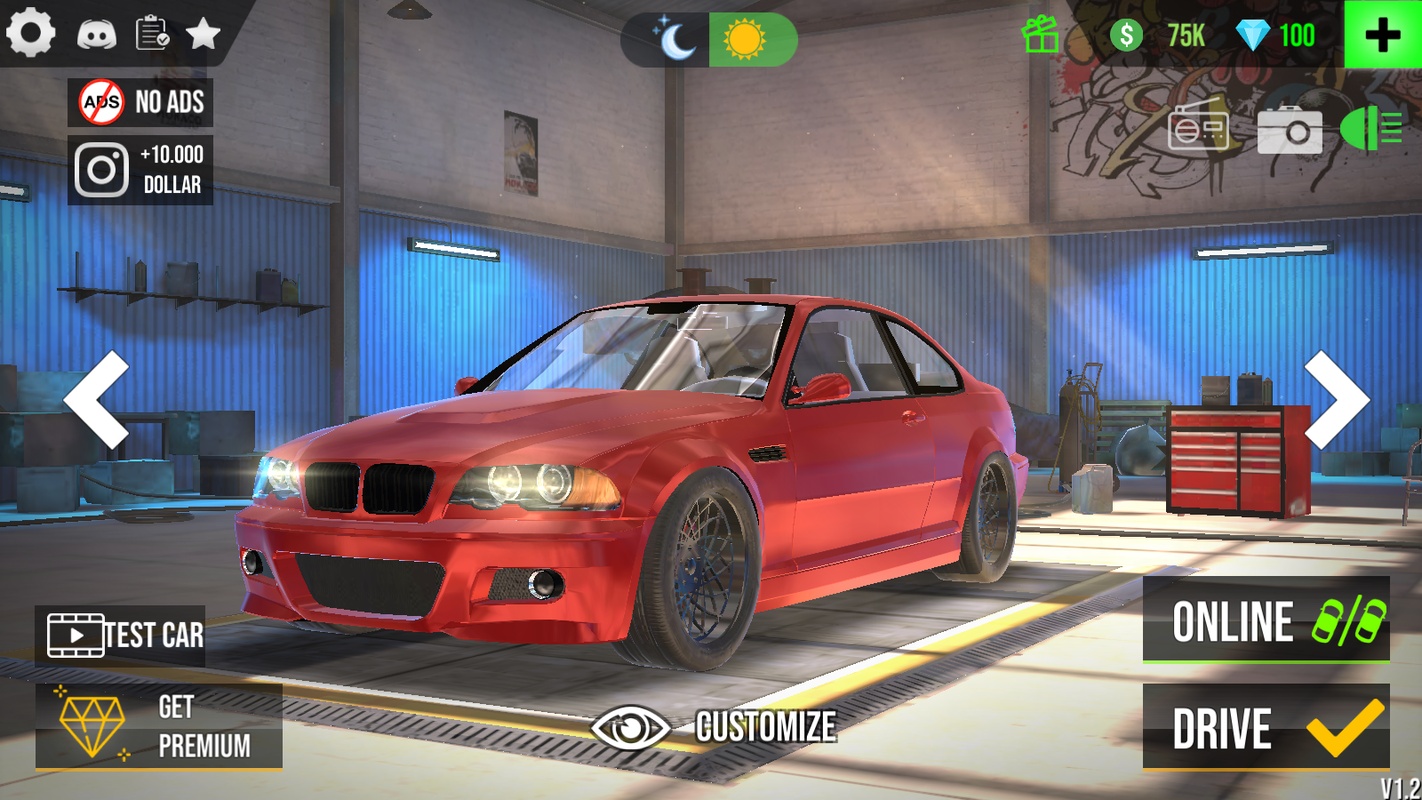
Task: Click the star rating icon
Action: 203,34
